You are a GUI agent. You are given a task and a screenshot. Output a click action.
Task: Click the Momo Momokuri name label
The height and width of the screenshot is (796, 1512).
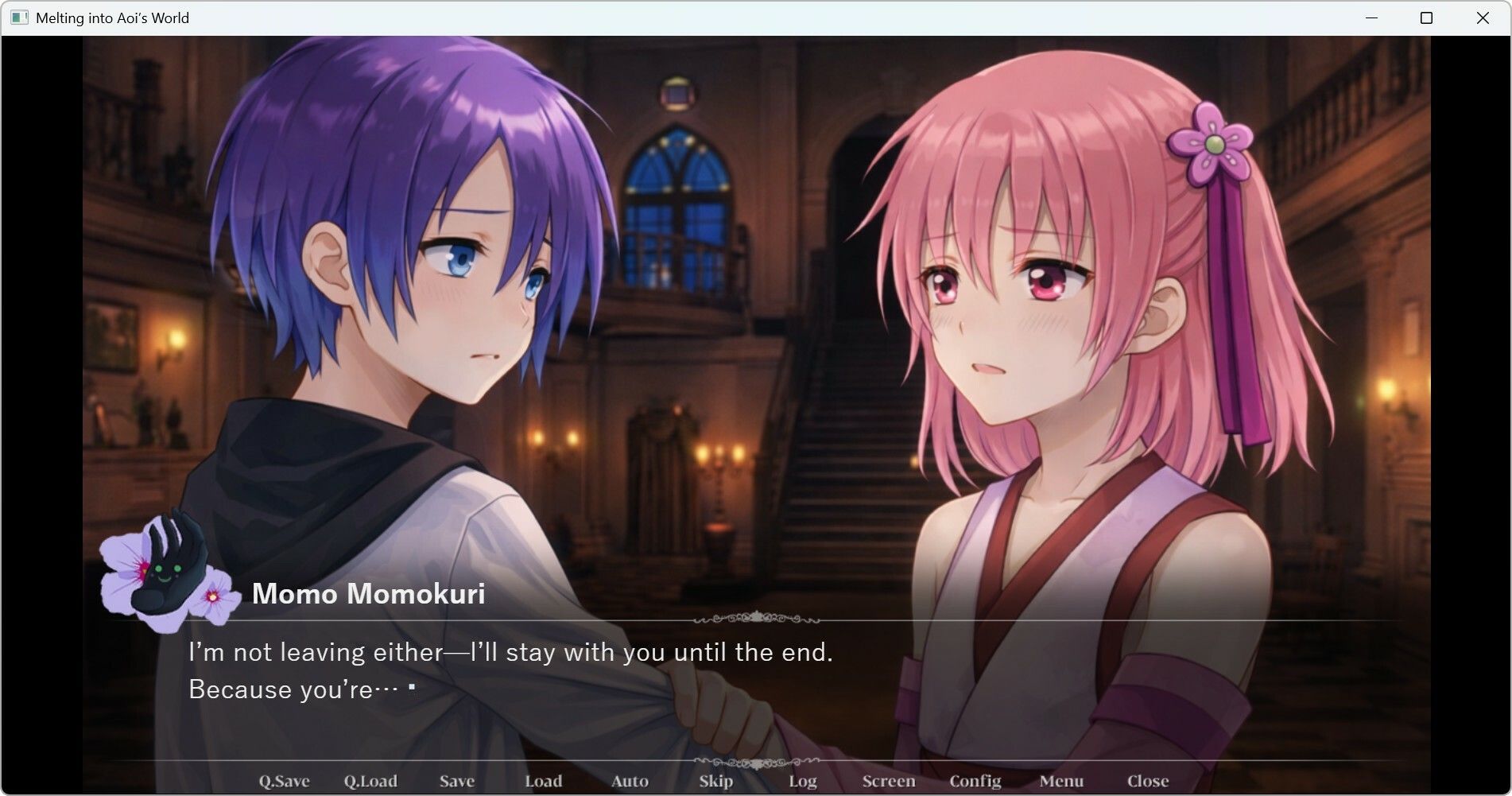pyautogui.click(x=369, y=595)
